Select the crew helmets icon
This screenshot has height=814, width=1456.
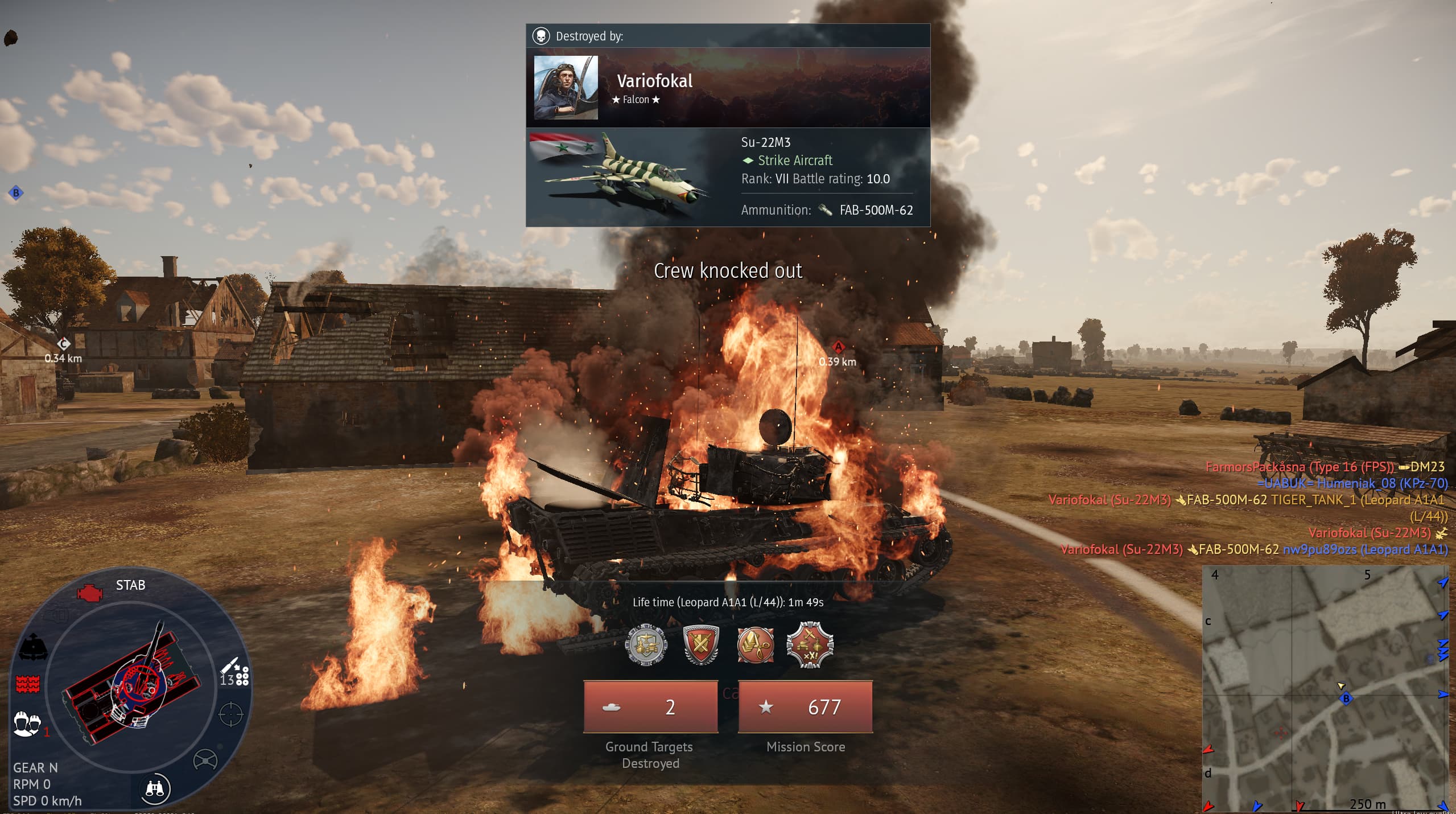coord(27,723)
